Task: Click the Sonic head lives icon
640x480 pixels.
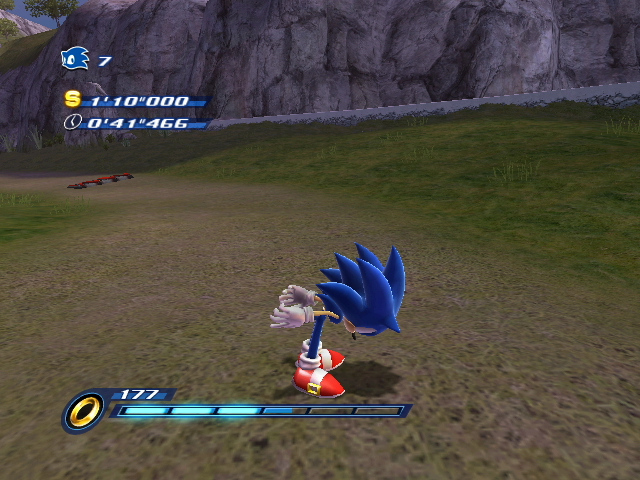Action: 75,60
